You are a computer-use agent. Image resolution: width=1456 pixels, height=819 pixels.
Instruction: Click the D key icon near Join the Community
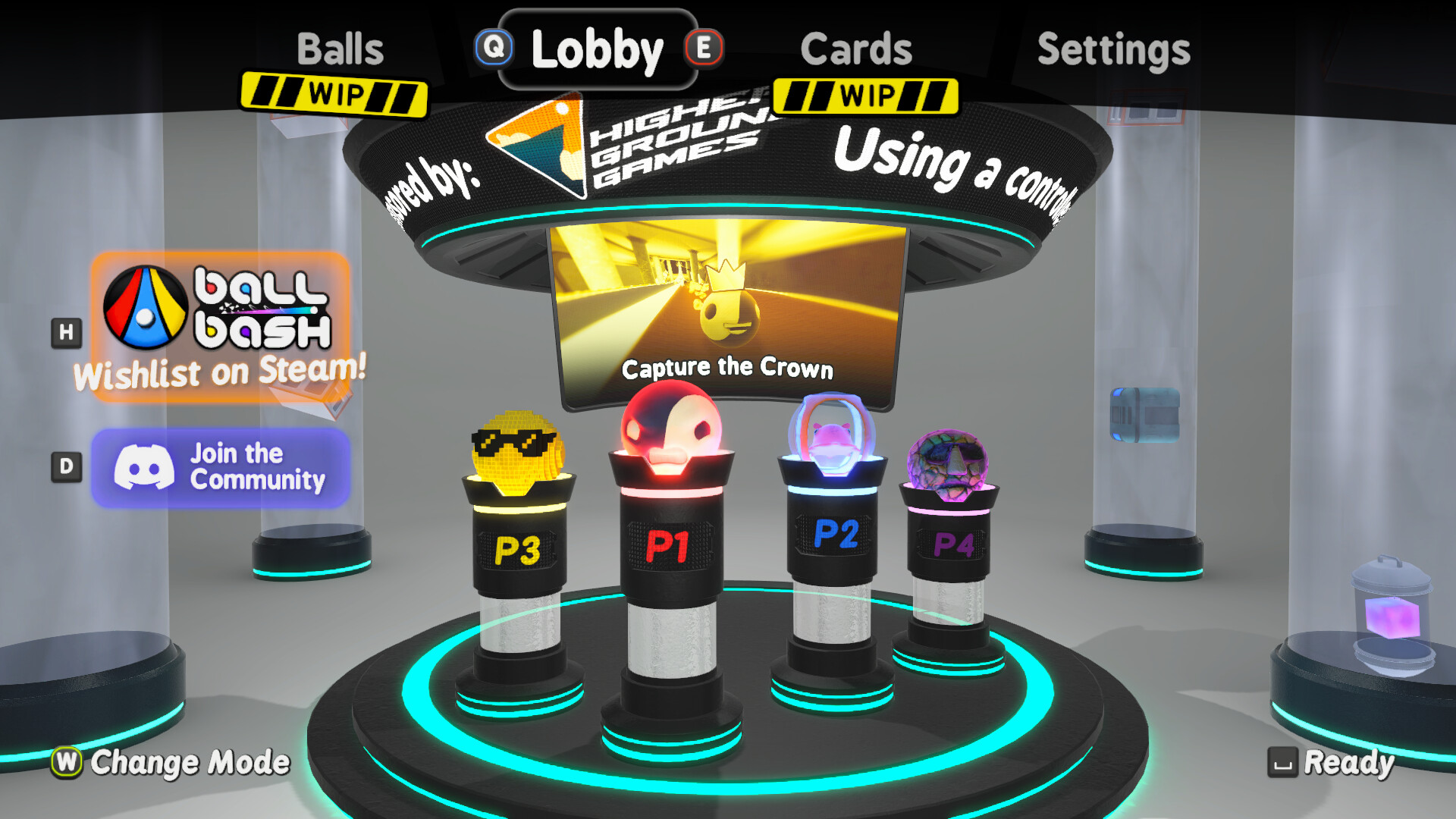(x=67, y=468)
